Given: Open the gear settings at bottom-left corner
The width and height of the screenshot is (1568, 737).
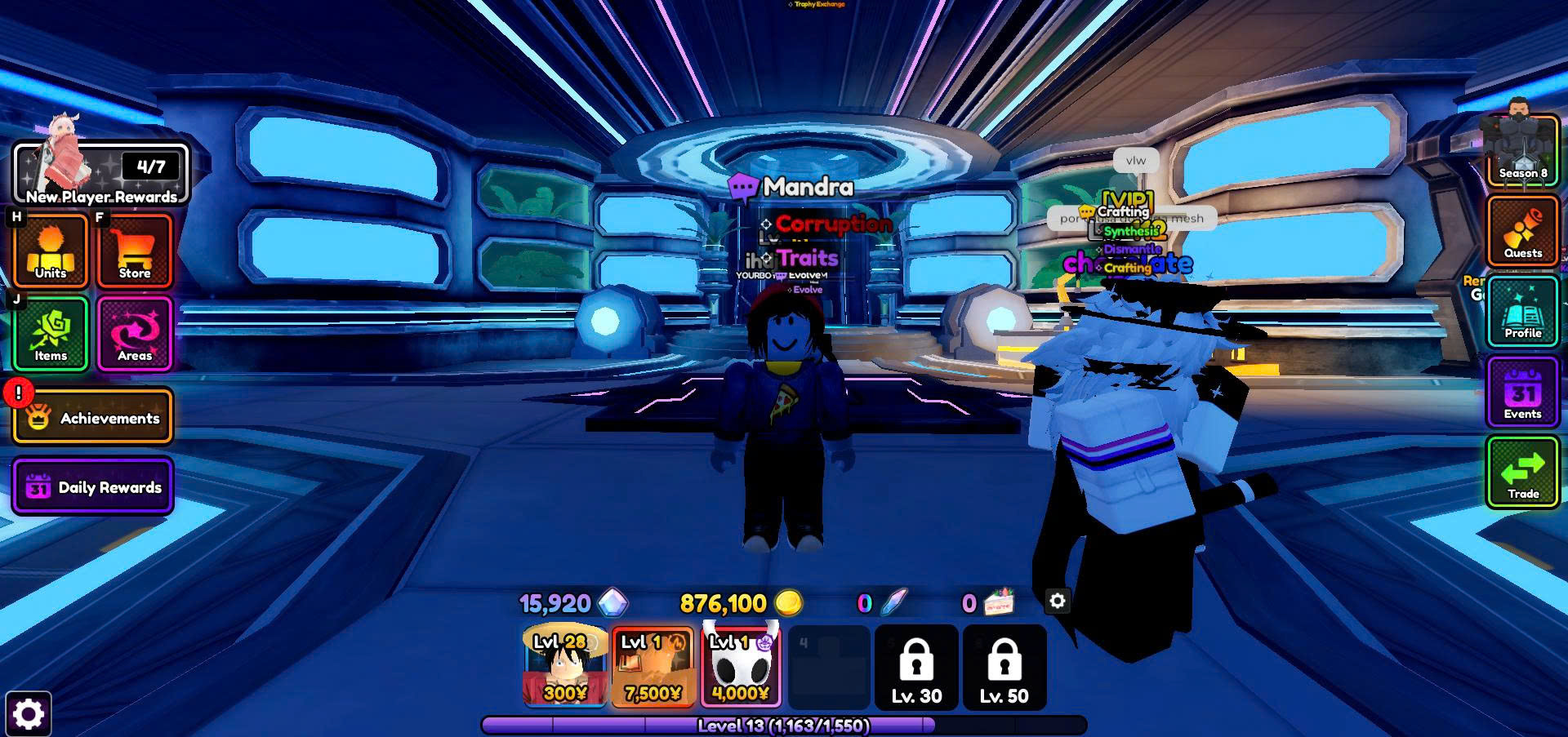Looking at the screenshot, I should pos(29,714).
